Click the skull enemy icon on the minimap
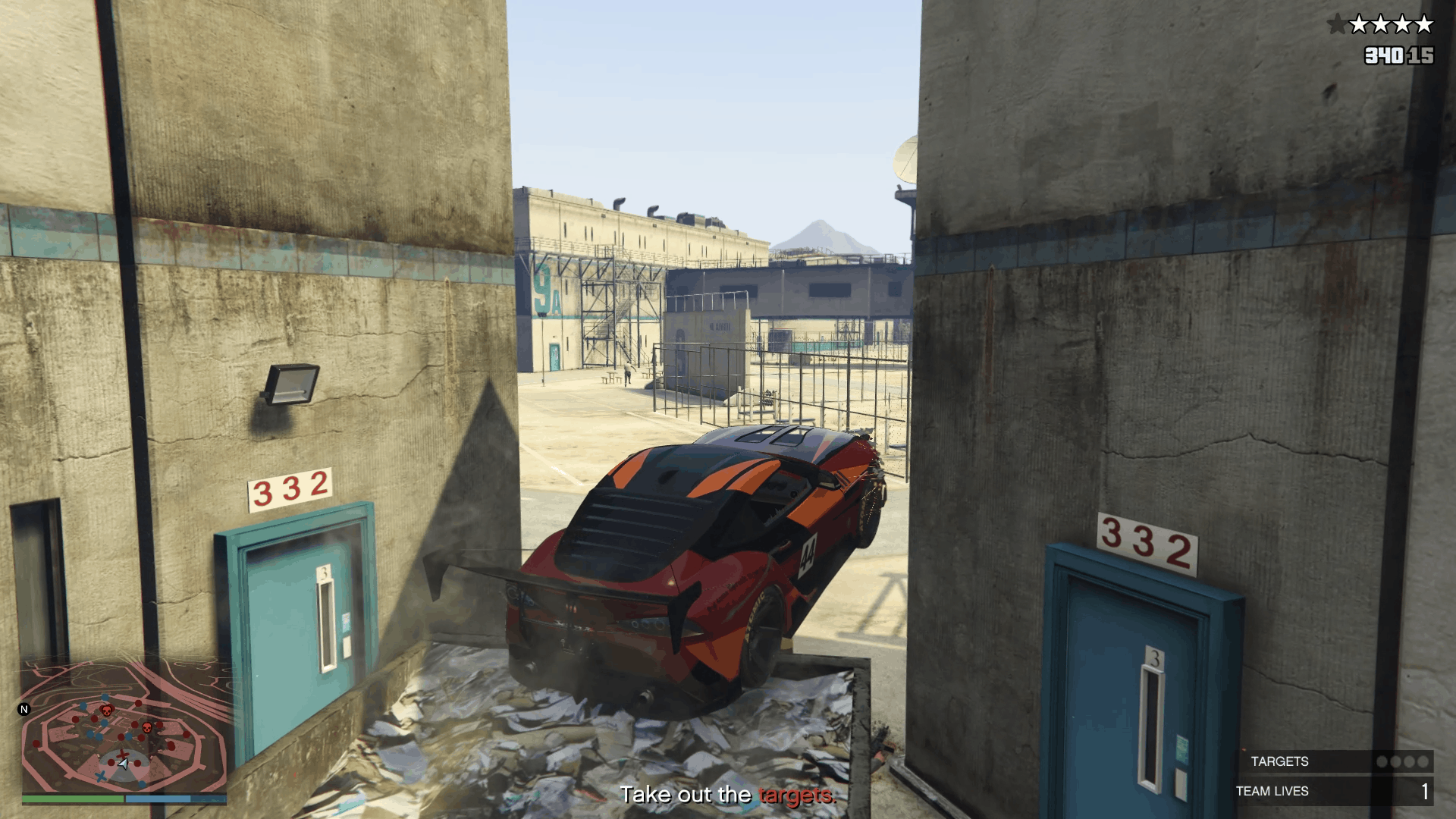This screenshot has width=1456, height=819. (107, 711)
